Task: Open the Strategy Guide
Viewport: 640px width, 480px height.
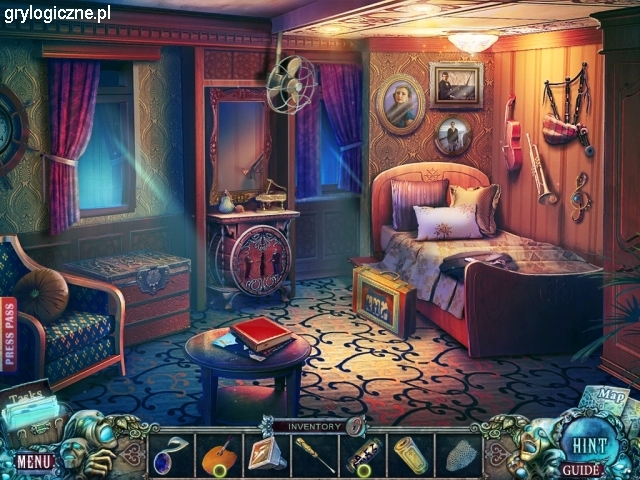Action: (581, 468)
